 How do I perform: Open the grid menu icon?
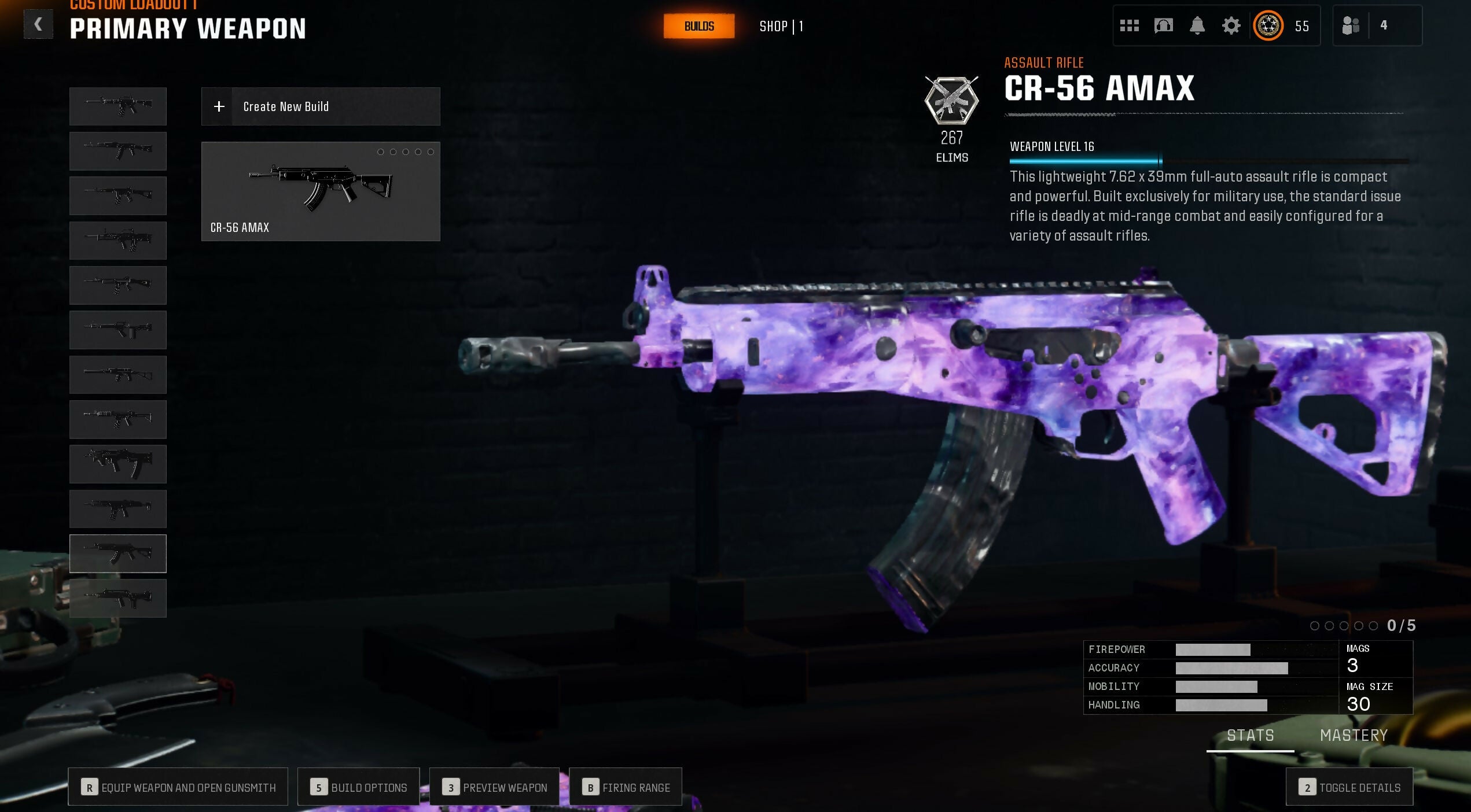pos(1129,25)
